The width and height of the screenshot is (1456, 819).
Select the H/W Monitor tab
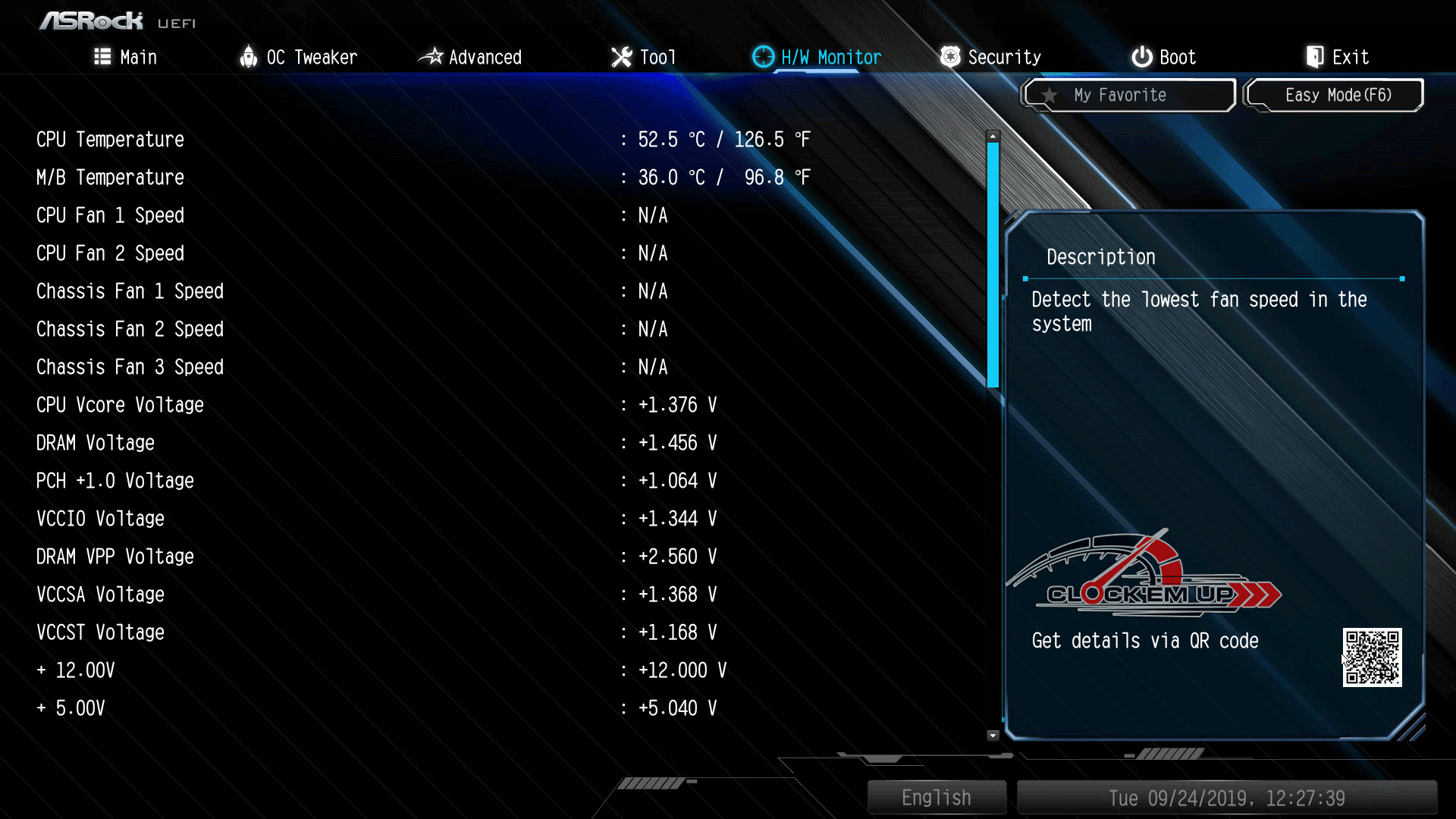tap(817, 57)
